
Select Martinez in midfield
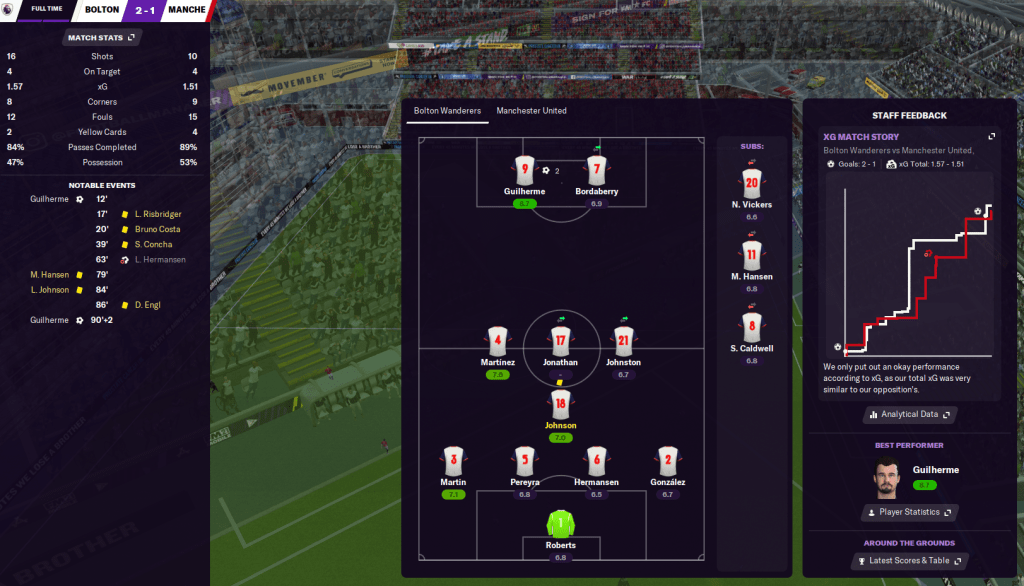(497, 342)
